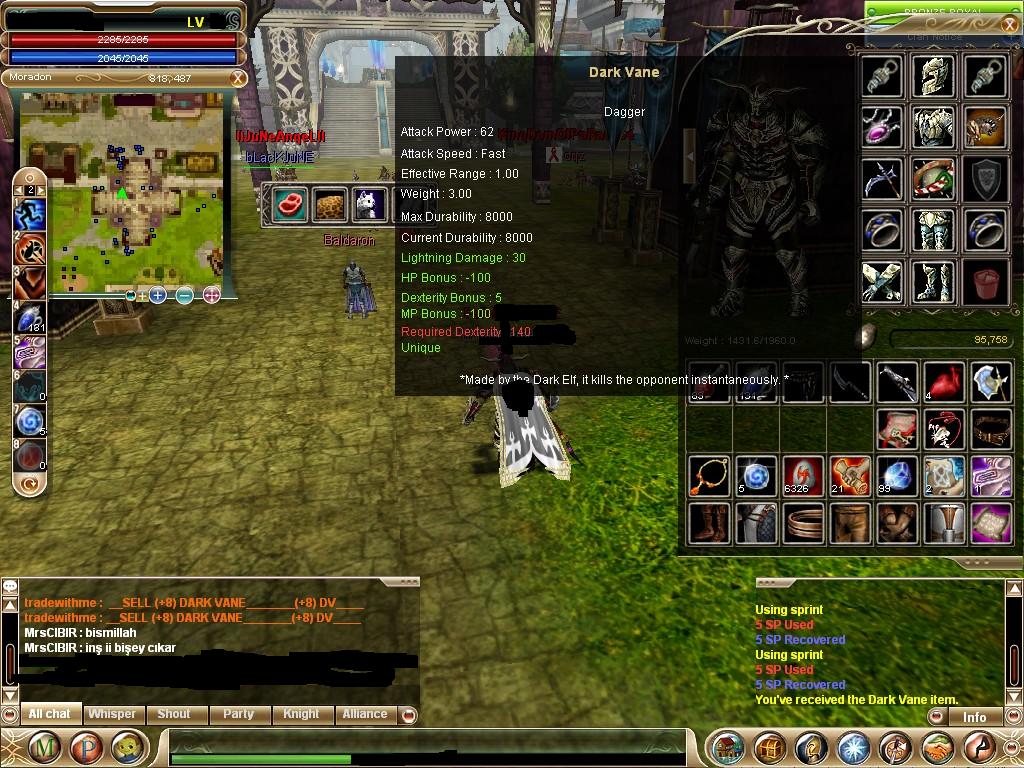Click the handshake trade icon
The width and height of the screenshot is (1024, 768).
point(937,747)
